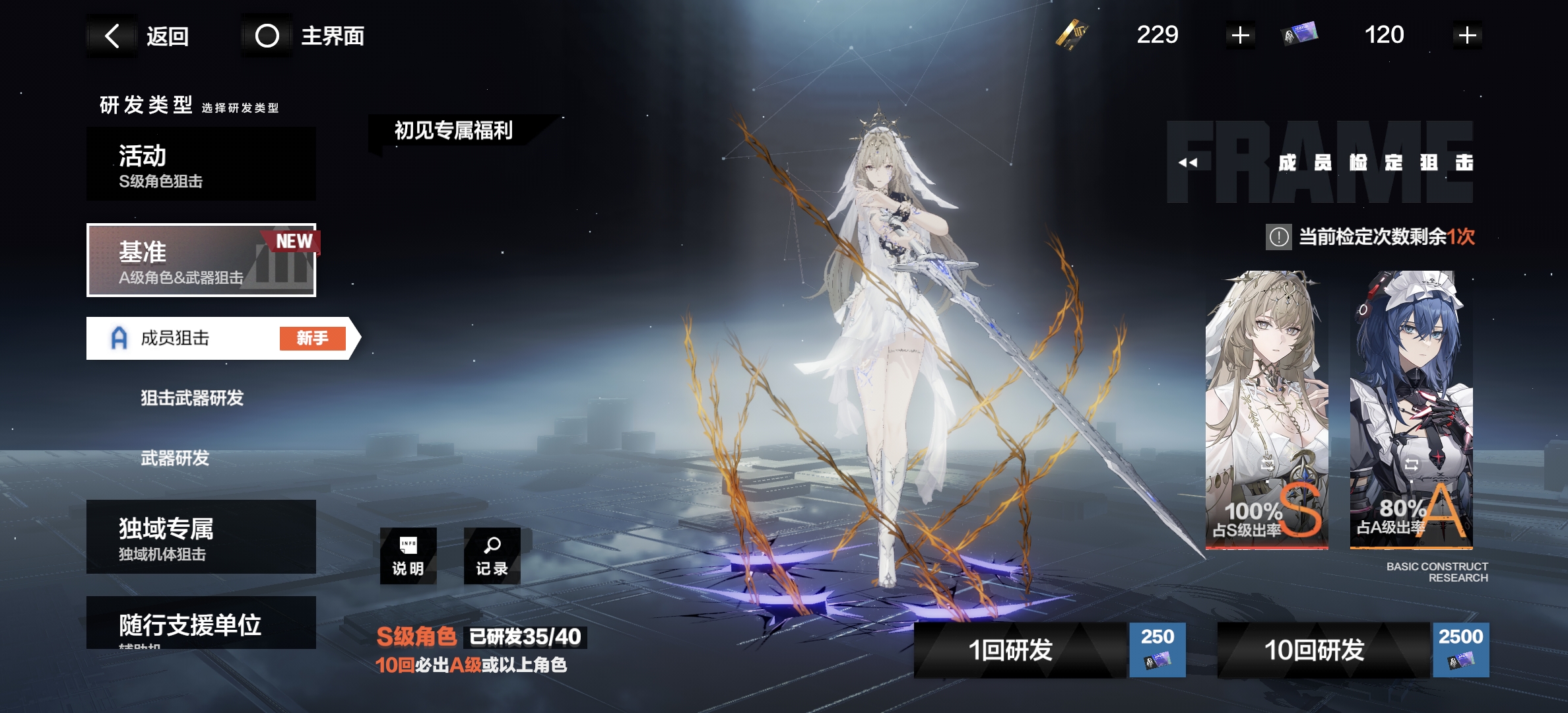1568x713 pixels.
Task: Tap the info icon beside 当前检定次数剩余
Action: (1278, 236)
